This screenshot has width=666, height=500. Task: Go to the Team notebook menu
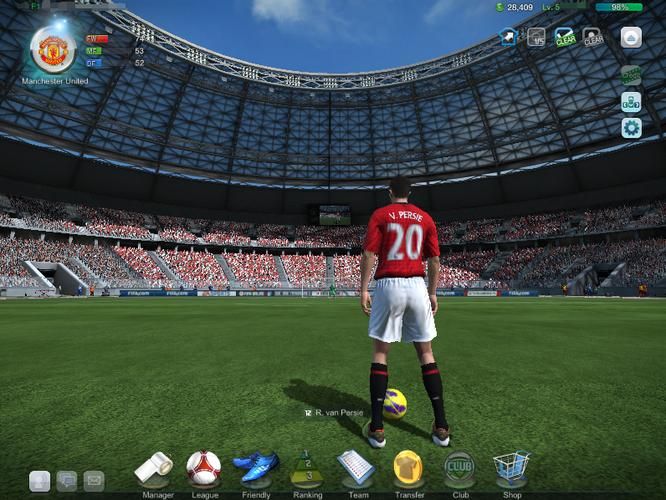pos(356,467)
